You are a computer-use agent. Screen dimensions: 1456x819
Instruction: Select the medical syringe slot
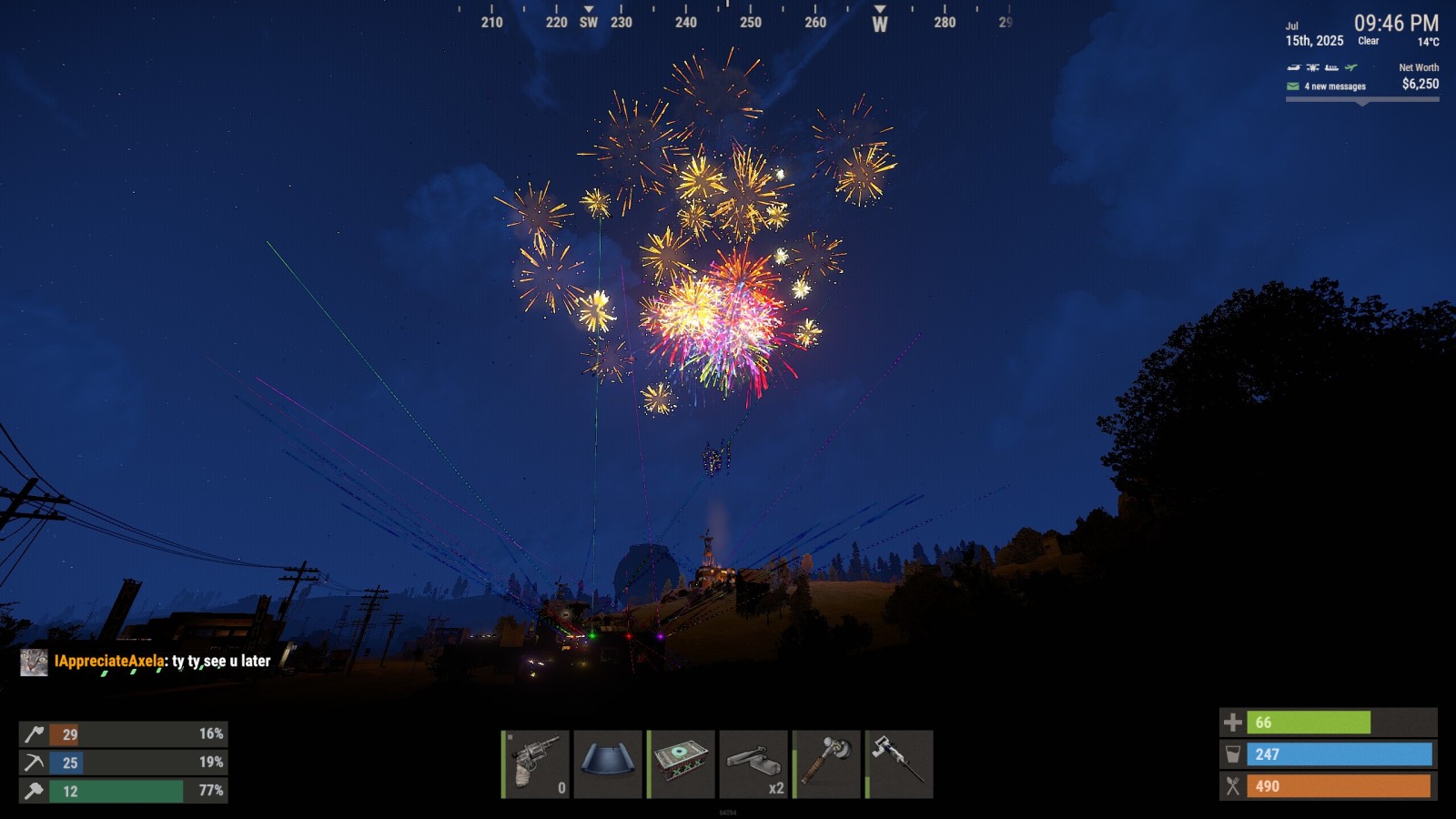[899, 764]
